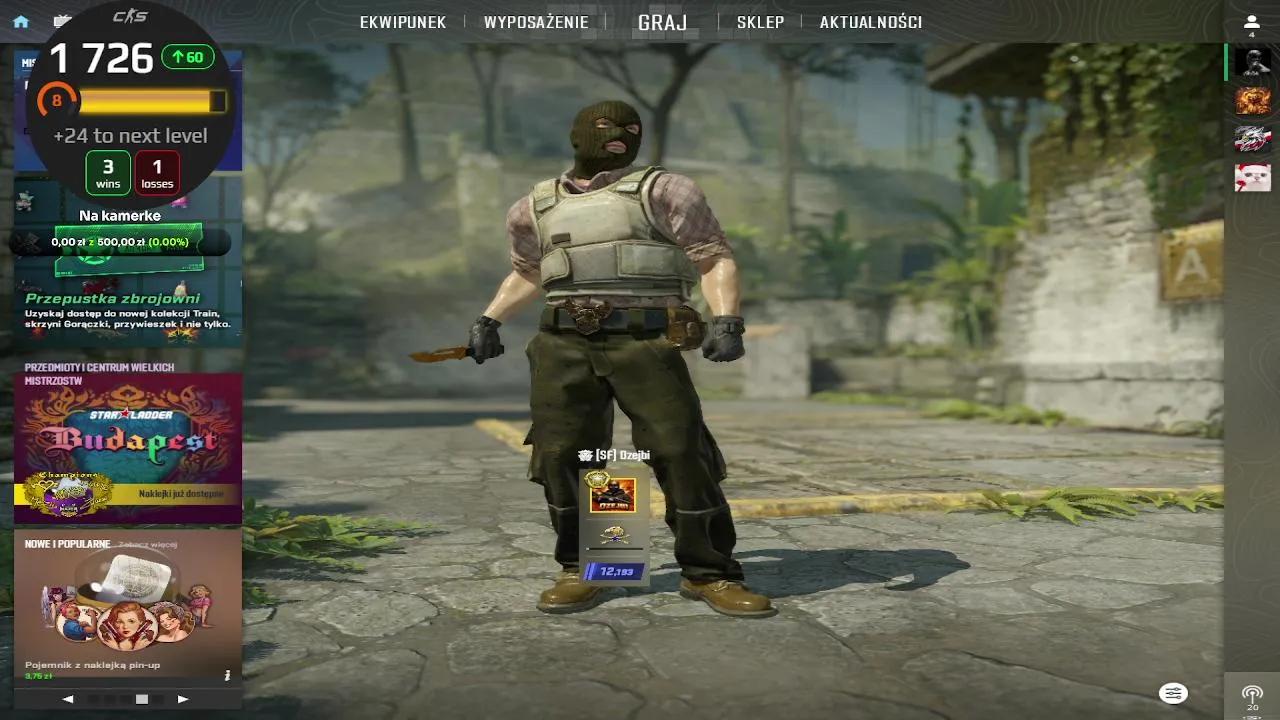Click the previous carousel arrow
Image resolution: width=1280 pixels, height=720 pixels.
[70, 700]
